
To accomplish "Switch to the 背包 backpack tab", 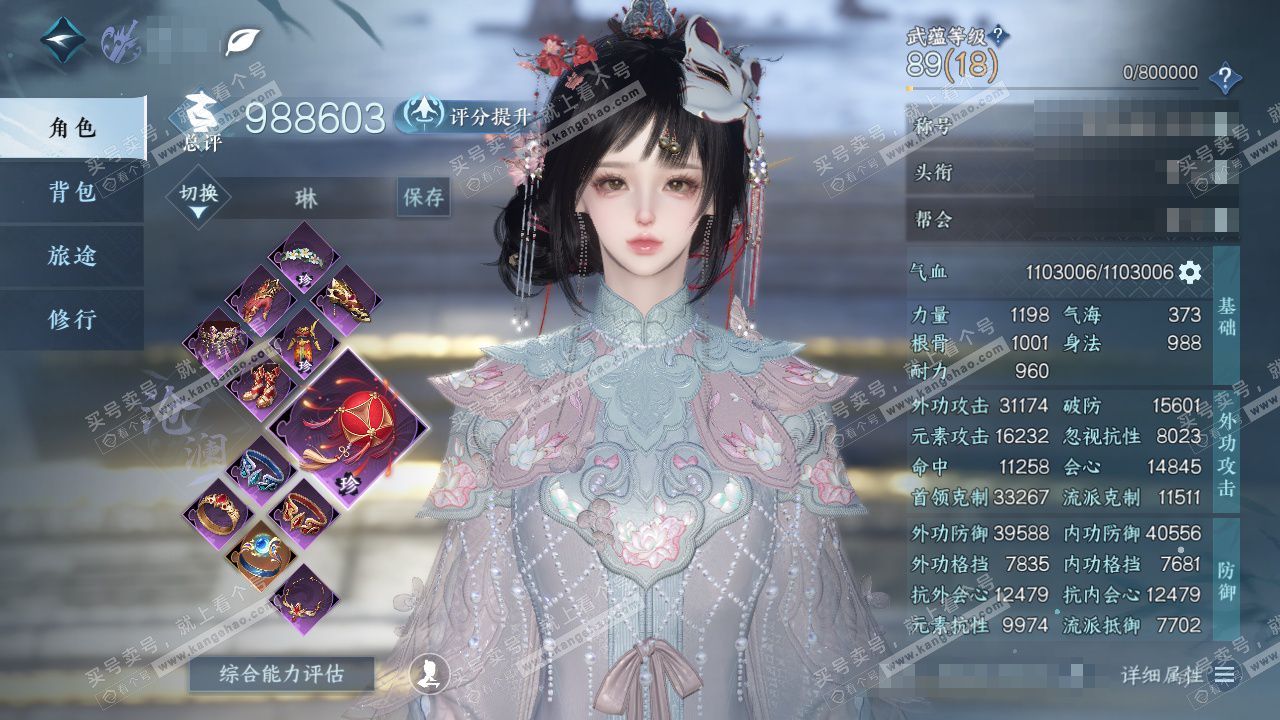I will point(72,192).
